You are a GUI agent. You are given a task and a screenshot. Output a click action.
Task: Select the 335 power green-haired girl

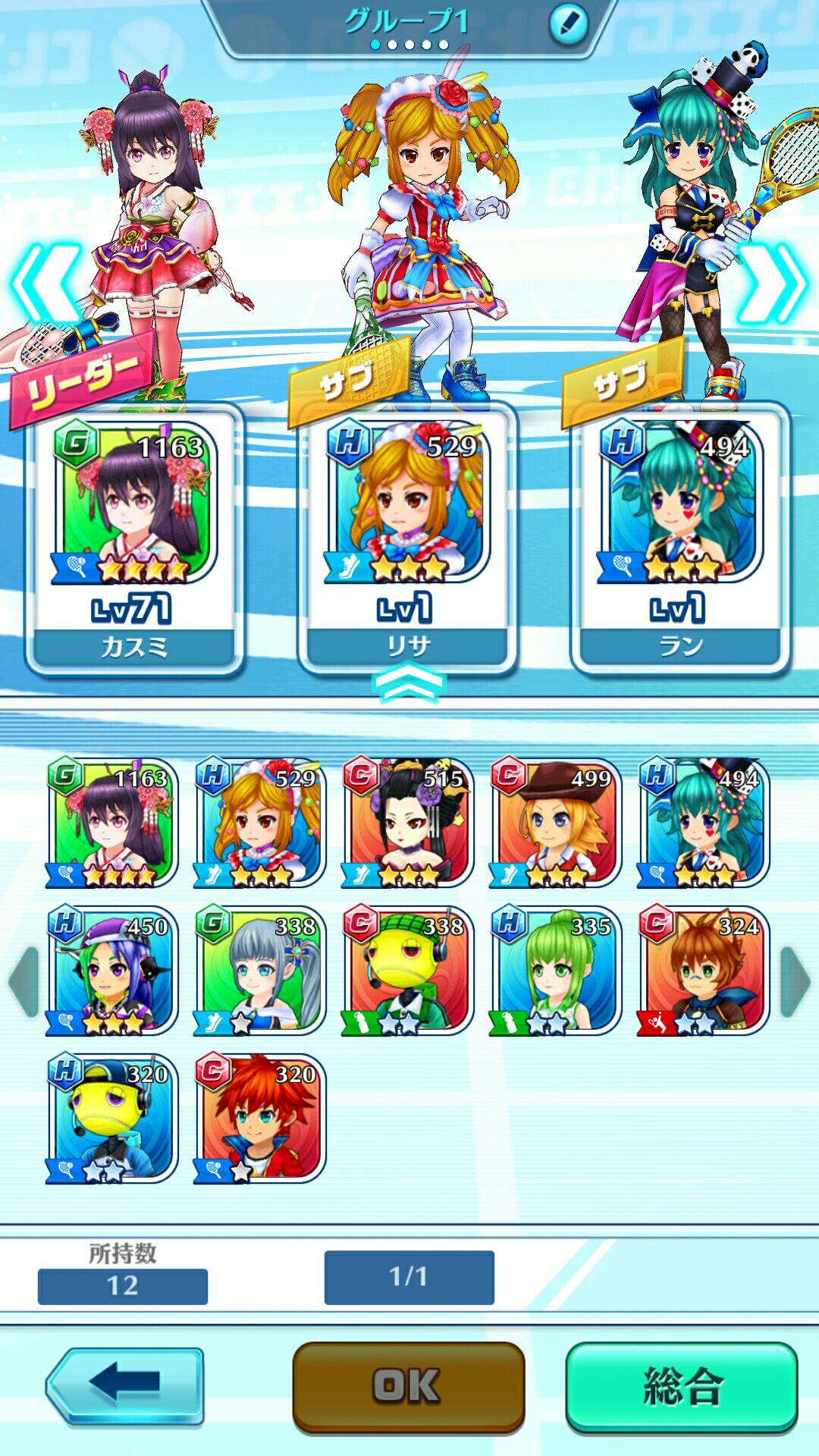[x=555, y=971]
